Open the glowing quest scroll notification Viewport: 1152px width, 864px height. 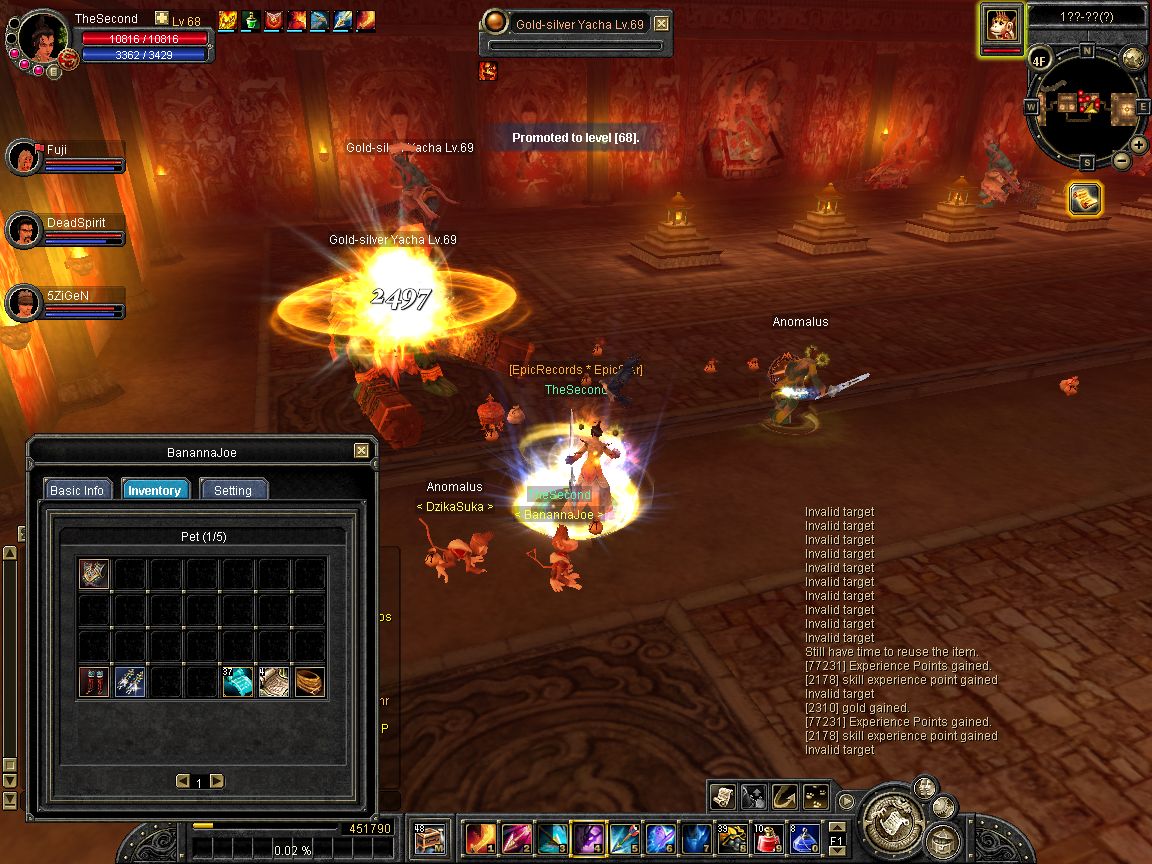(x=1084, y=198)
